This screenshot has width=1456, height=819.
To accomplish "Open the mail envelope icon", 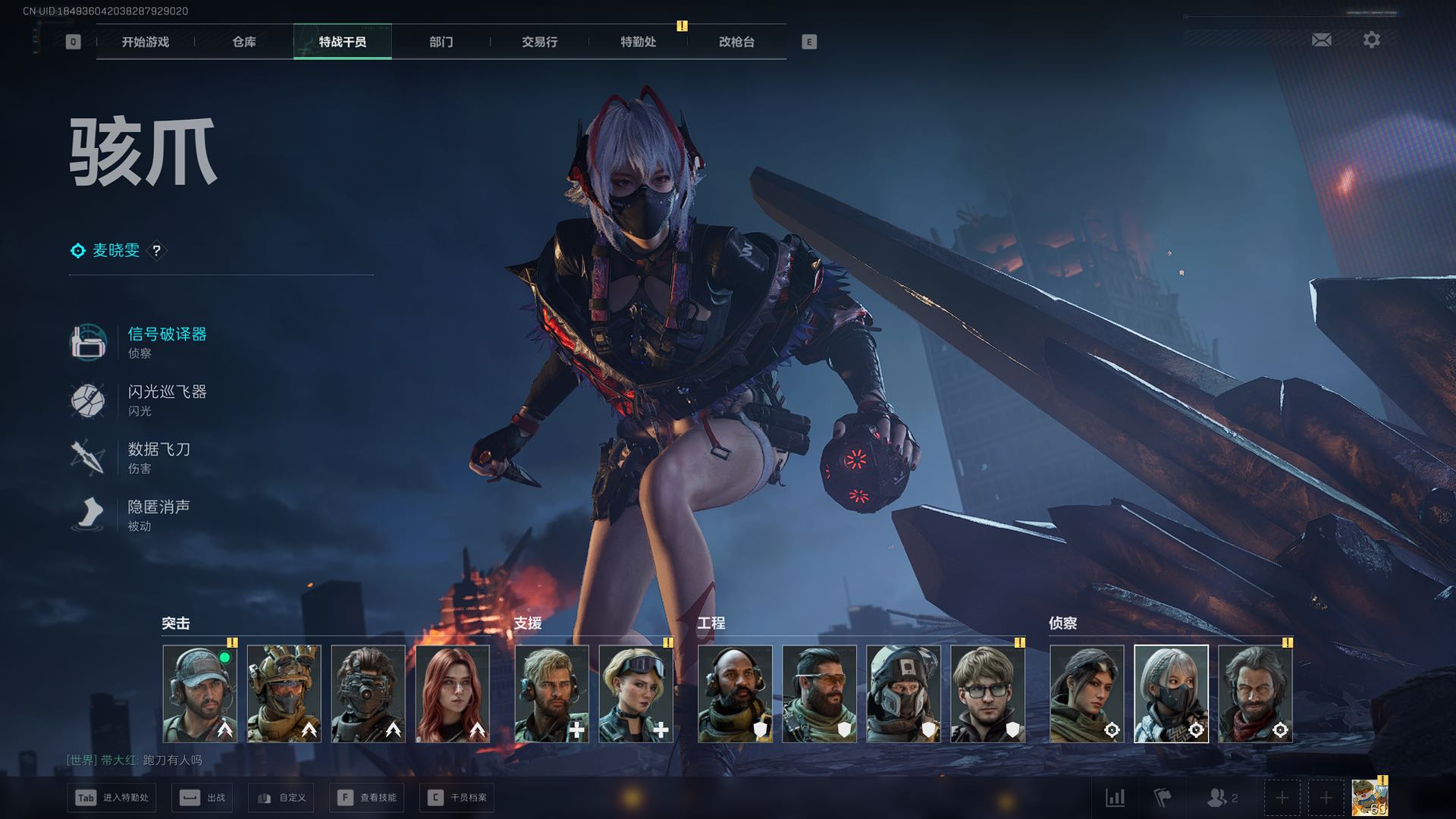I will pos(1321,40).
